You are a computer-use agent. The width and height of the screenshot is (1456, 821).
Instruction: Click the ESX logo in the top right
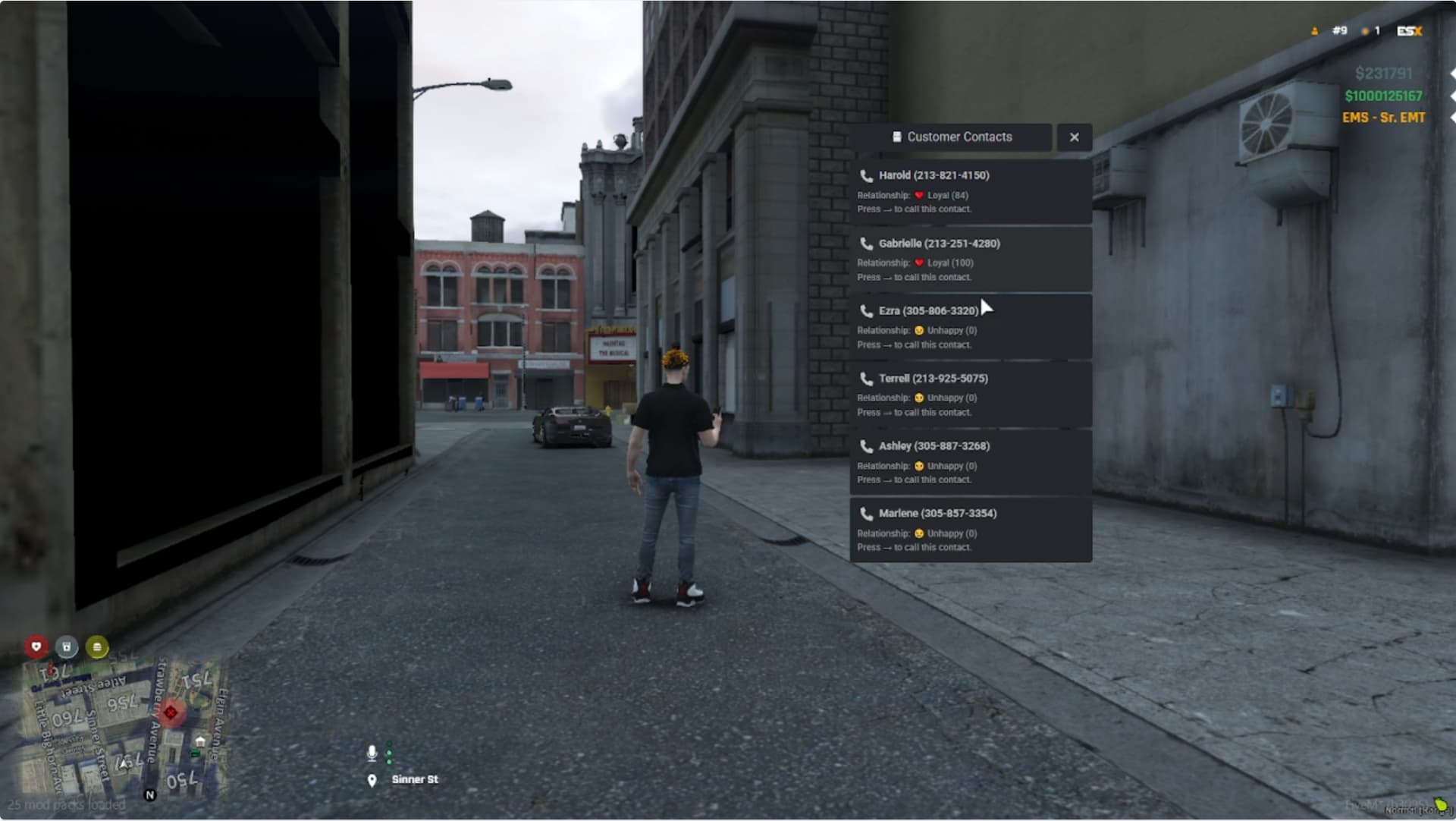[x=1410, y=32]
